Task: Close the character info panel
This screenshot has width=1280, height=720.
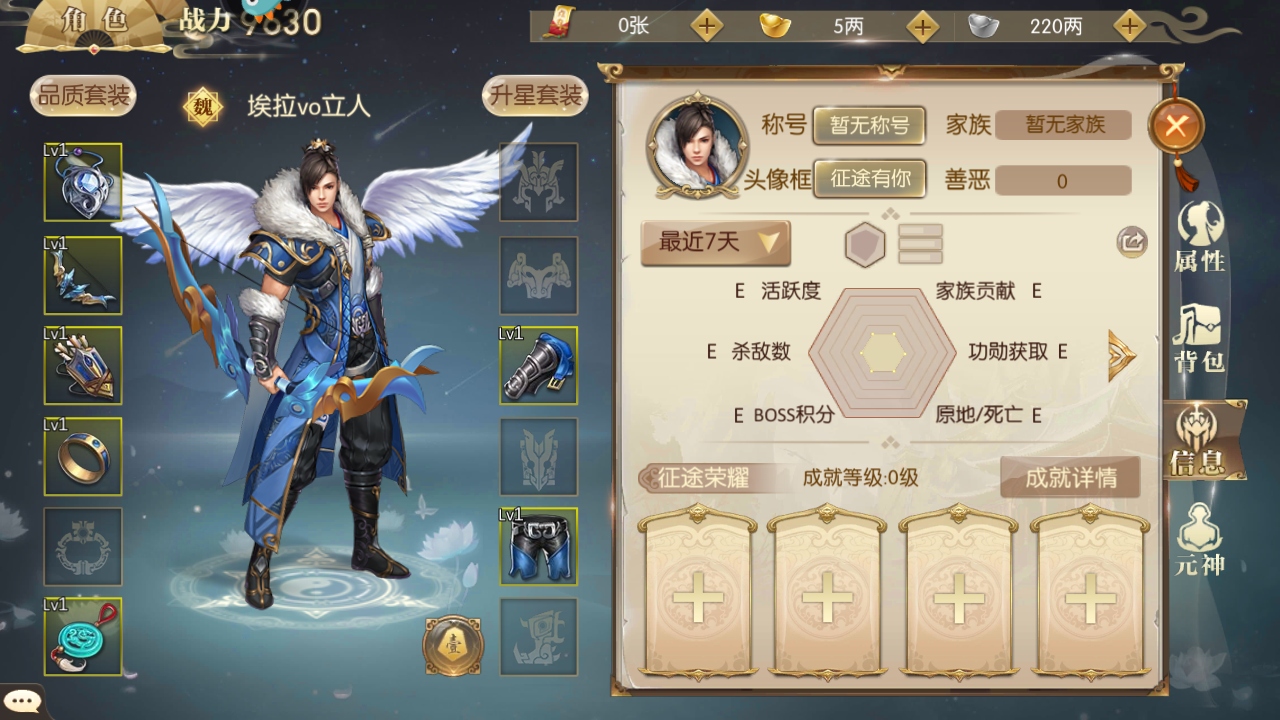Action: pos(1176,126)
